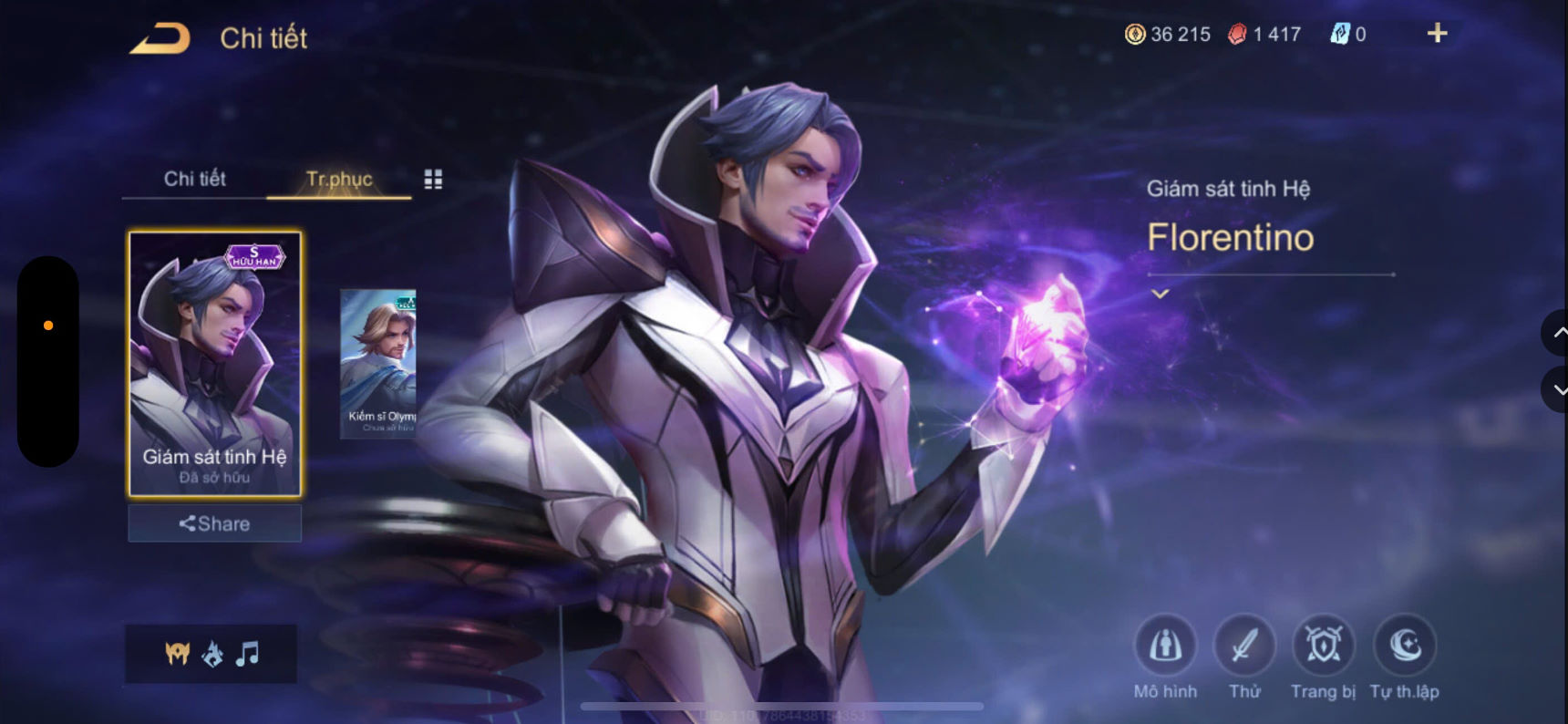Expand the chevron below Florentino's name
Image resolution: width=1568 pixels, height=724 pixels.
click(1160, 294)
